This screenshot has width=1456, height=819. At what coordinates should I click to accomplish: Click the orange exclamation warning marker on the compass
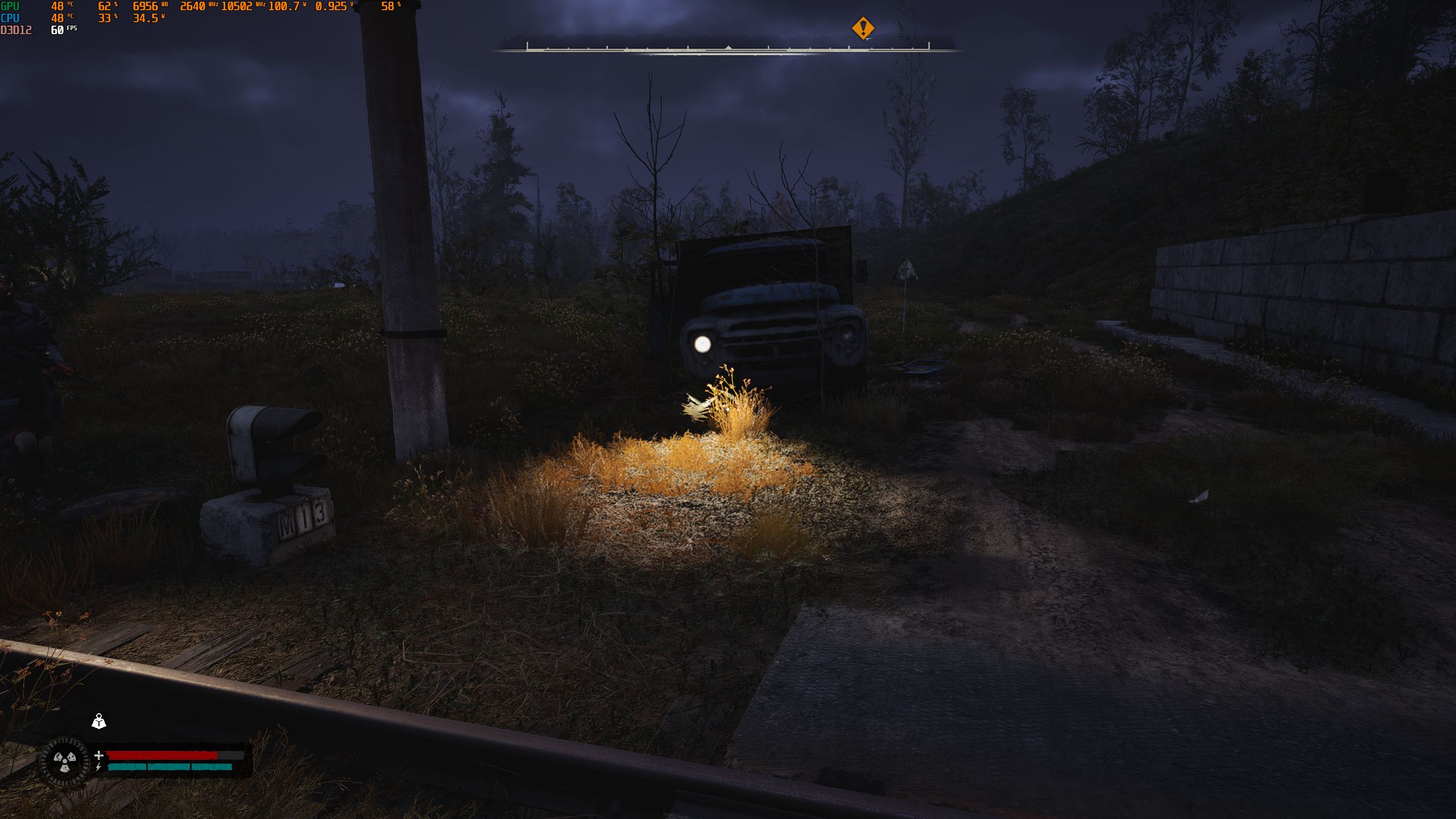(x=862, y=28)
